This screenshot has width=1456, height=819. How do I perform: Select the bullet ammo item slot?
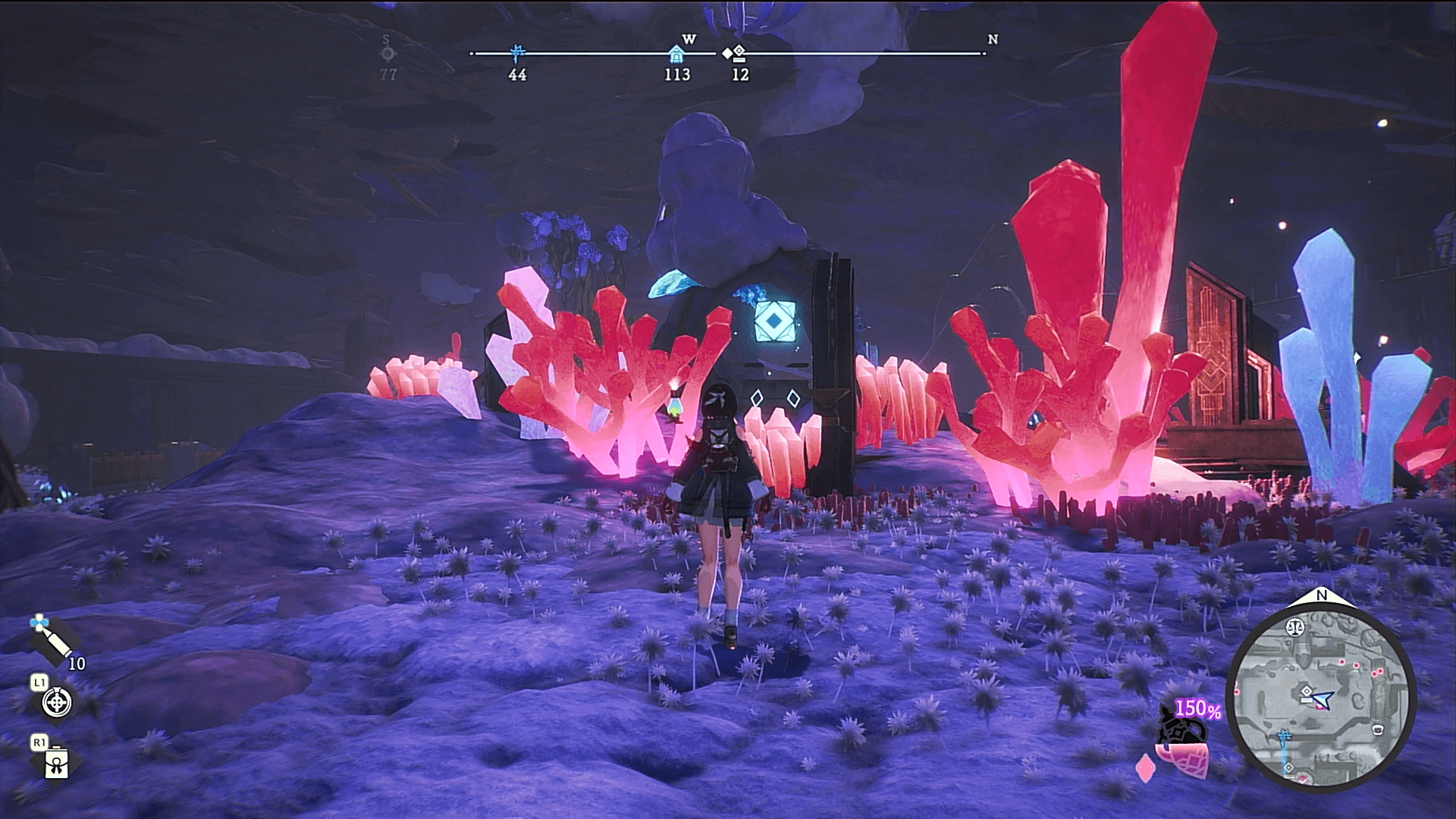pos(52,639)
